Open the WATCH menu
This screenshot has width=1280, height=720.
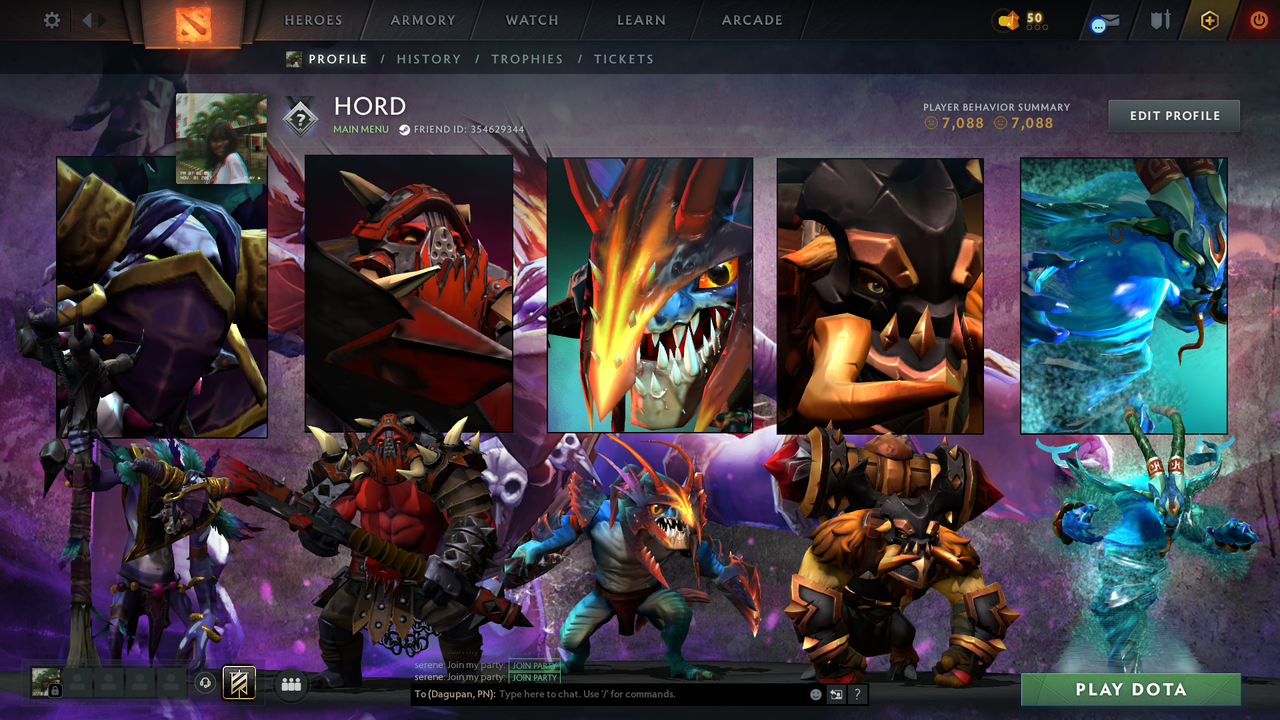pyautogui.click(x=531, y=20)
